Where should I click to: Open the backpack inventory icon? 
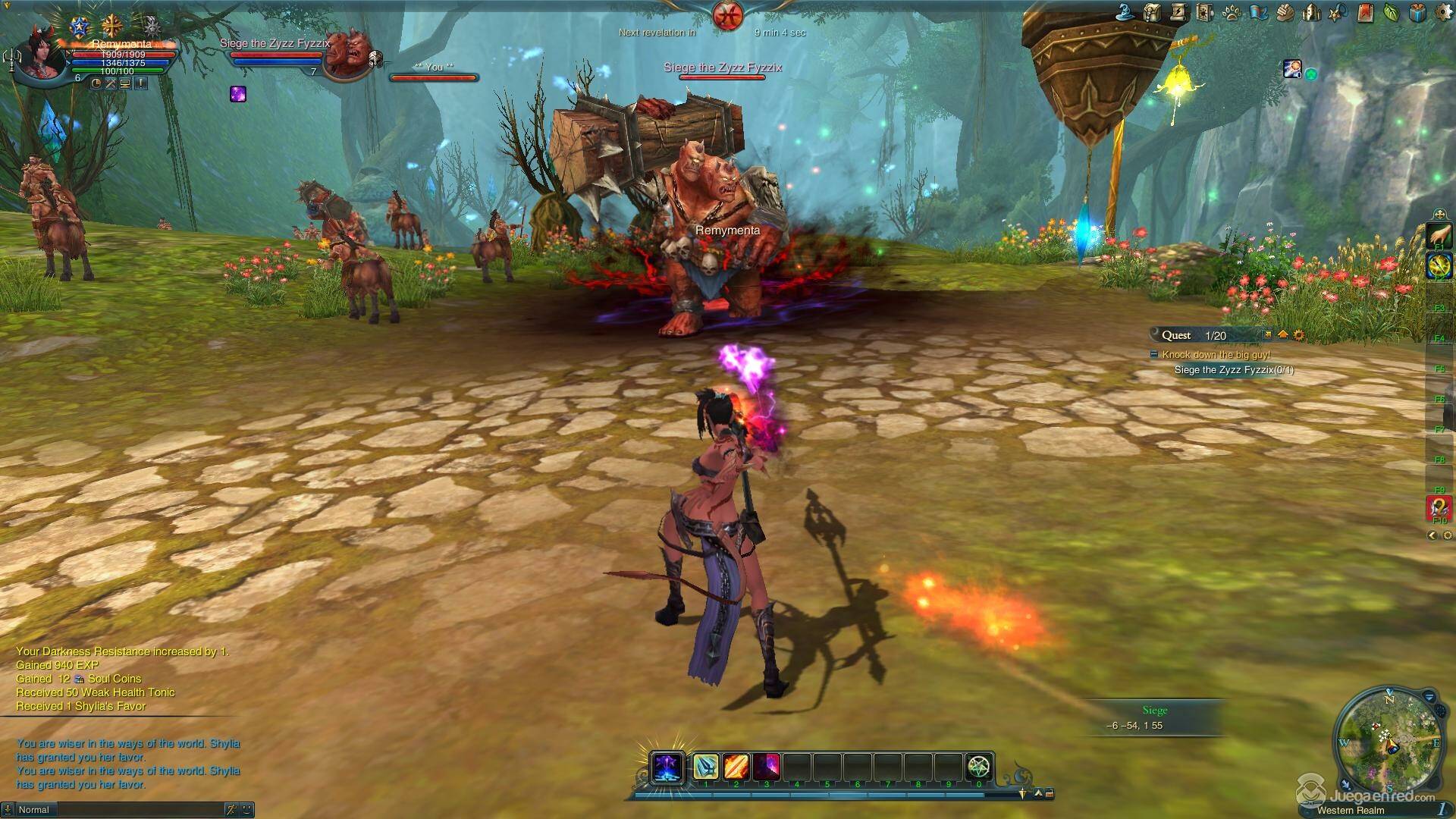tap(1153, 12)
